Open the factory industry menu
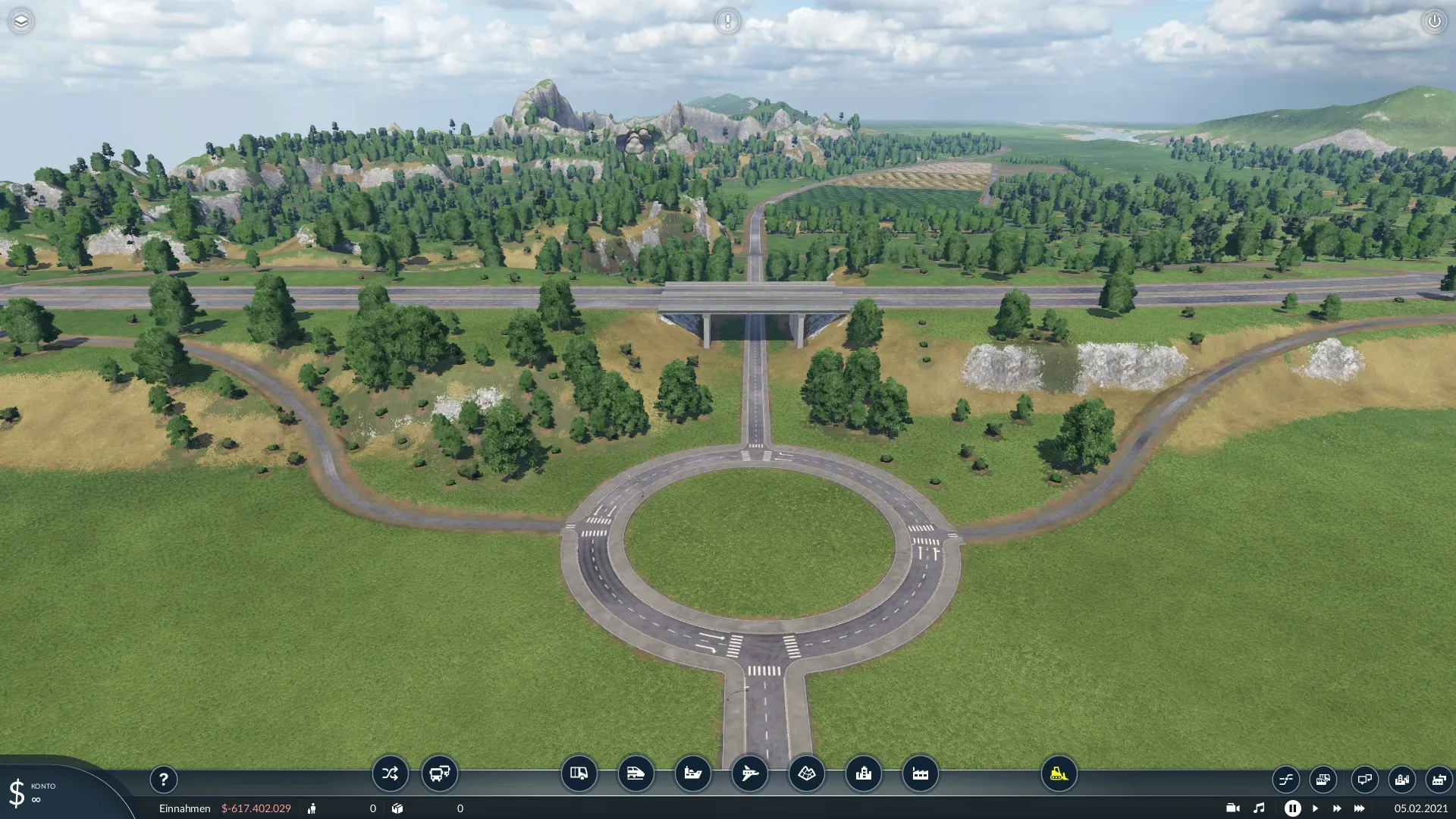Image resolution: width=1456 pixels, height=819 pixels. click(920, 773)
